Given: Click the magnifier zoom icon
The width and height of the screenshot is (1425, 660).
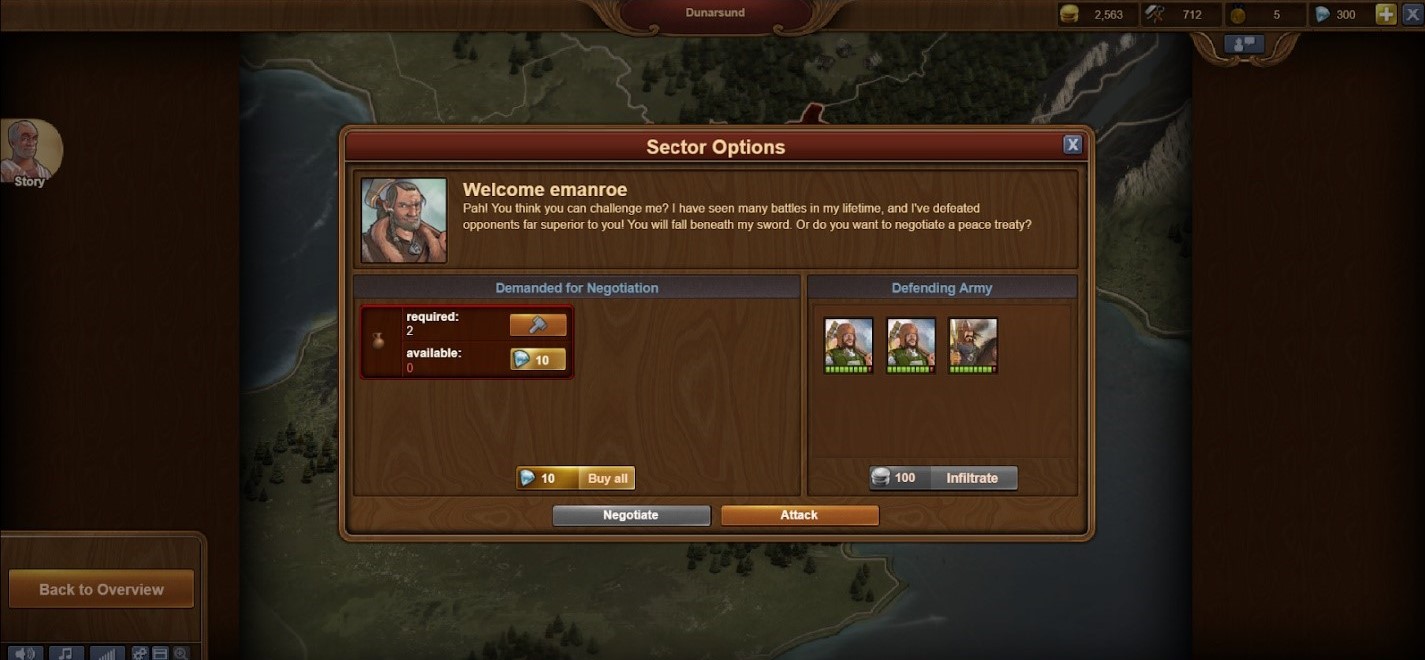Looking at the screenshot, I should 181,653.
